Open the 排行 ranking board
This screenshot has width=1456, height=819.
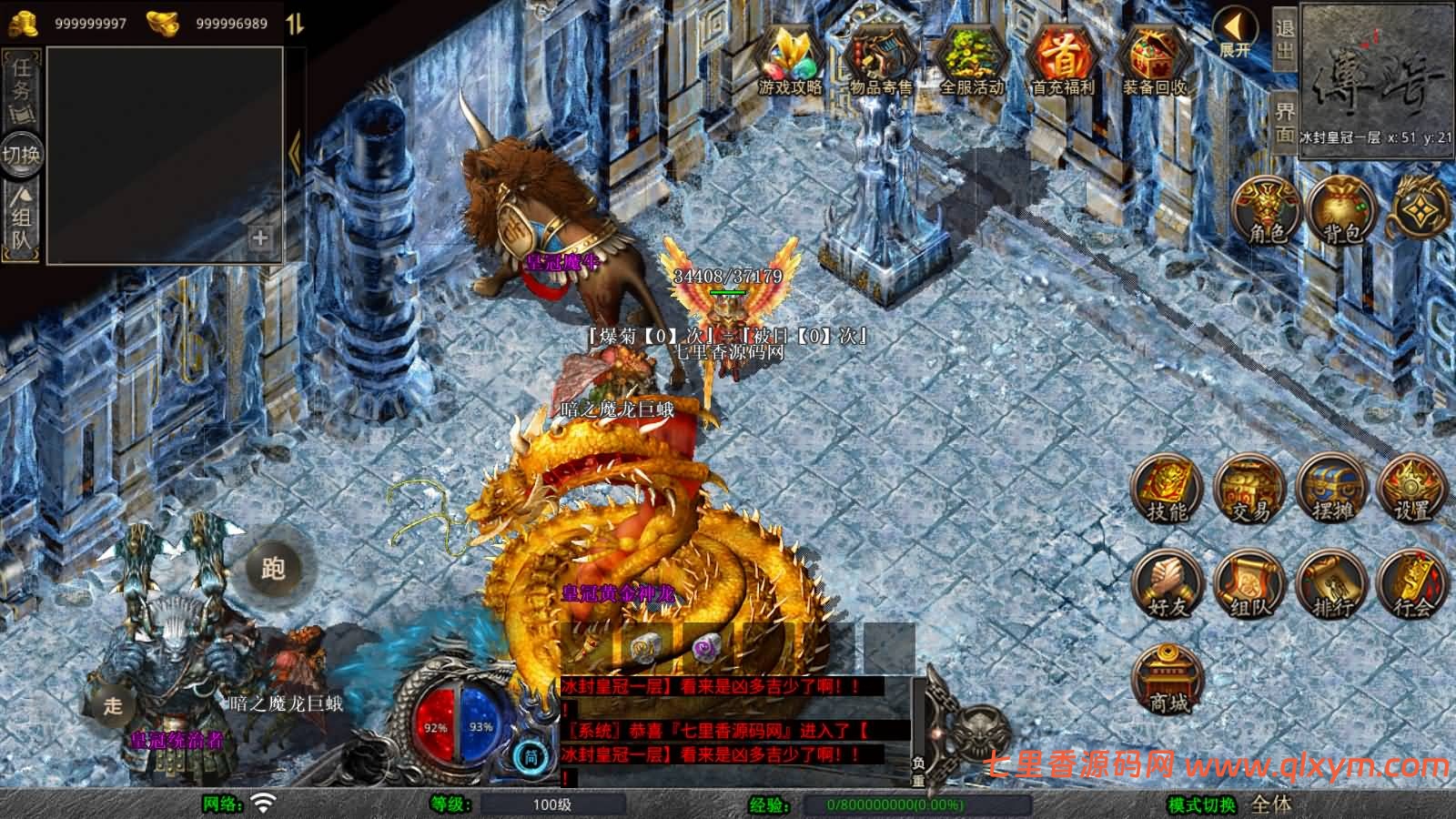pos(1330,585)
